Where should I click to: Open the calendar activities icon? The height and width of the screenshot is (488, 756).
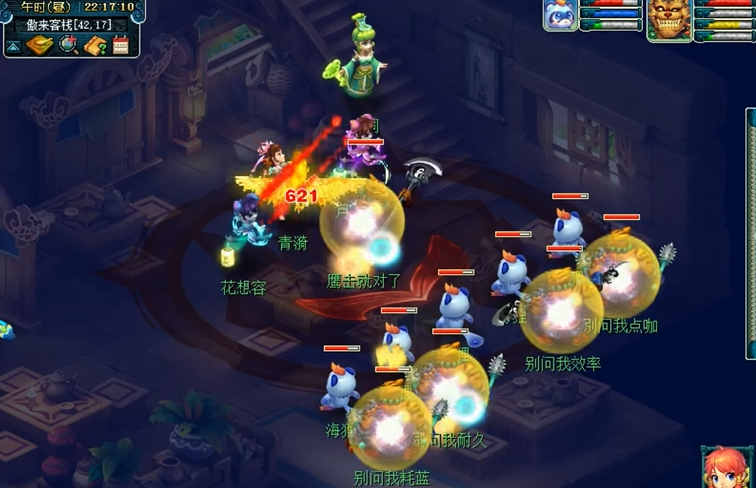(x=121, y=45)
